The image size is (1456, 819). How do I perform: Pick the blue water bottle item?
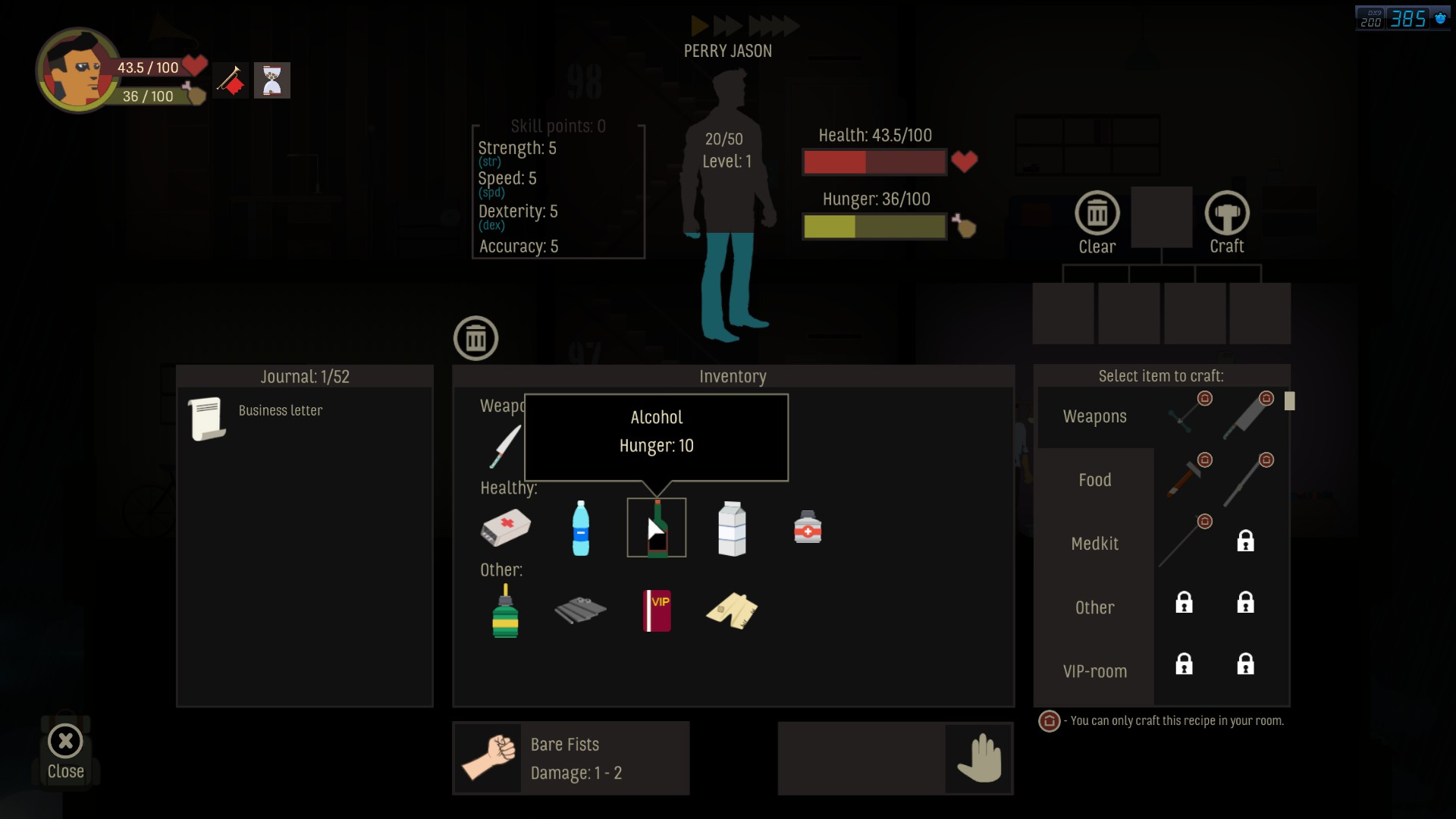581,529
